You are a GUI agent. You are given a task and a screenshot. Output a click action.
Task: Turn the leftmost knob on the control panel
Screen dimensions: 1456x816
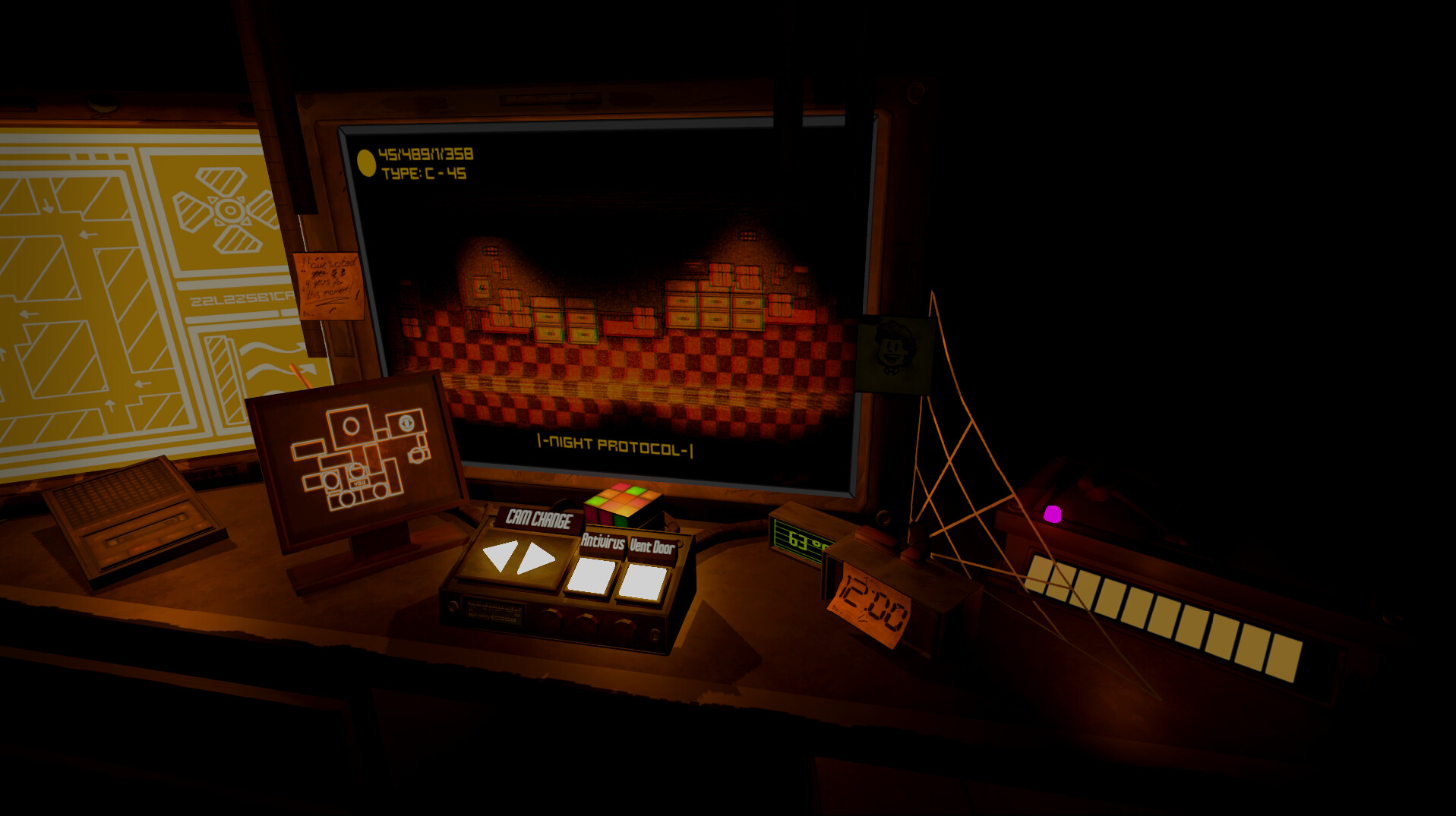554,622
